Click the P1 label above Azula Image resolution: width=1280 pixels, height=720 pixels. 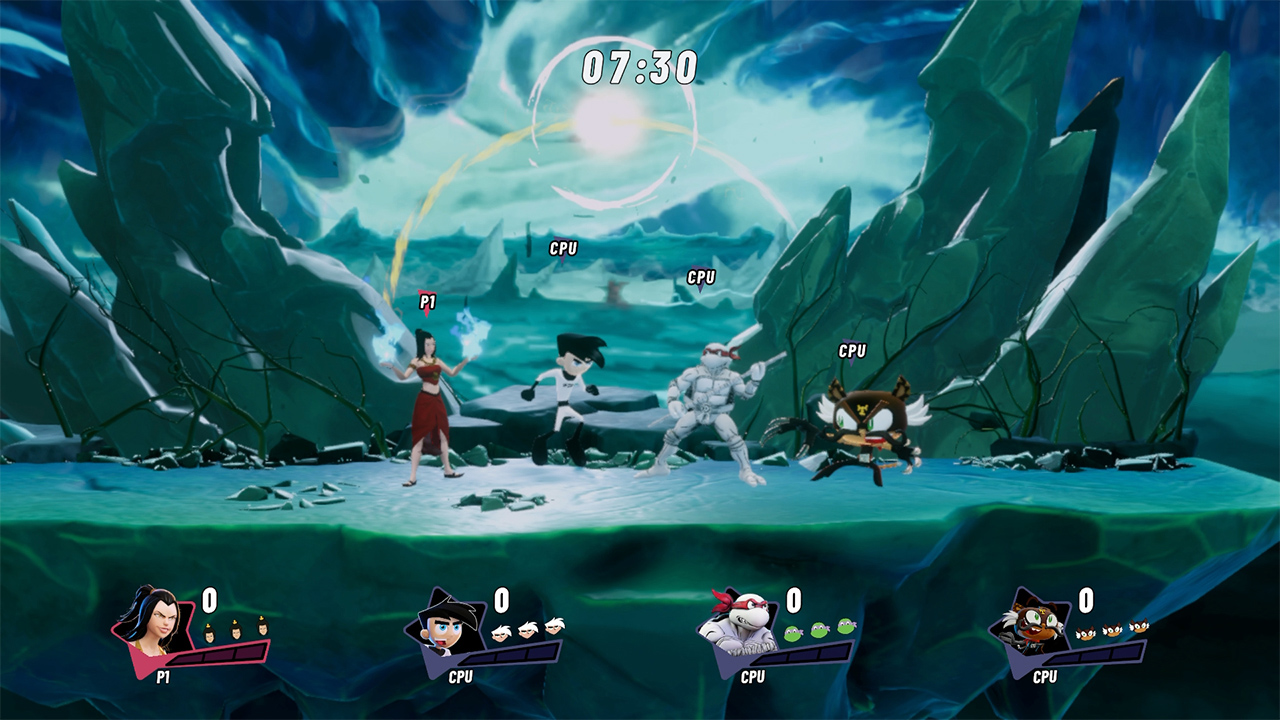(x=425, y=300)
